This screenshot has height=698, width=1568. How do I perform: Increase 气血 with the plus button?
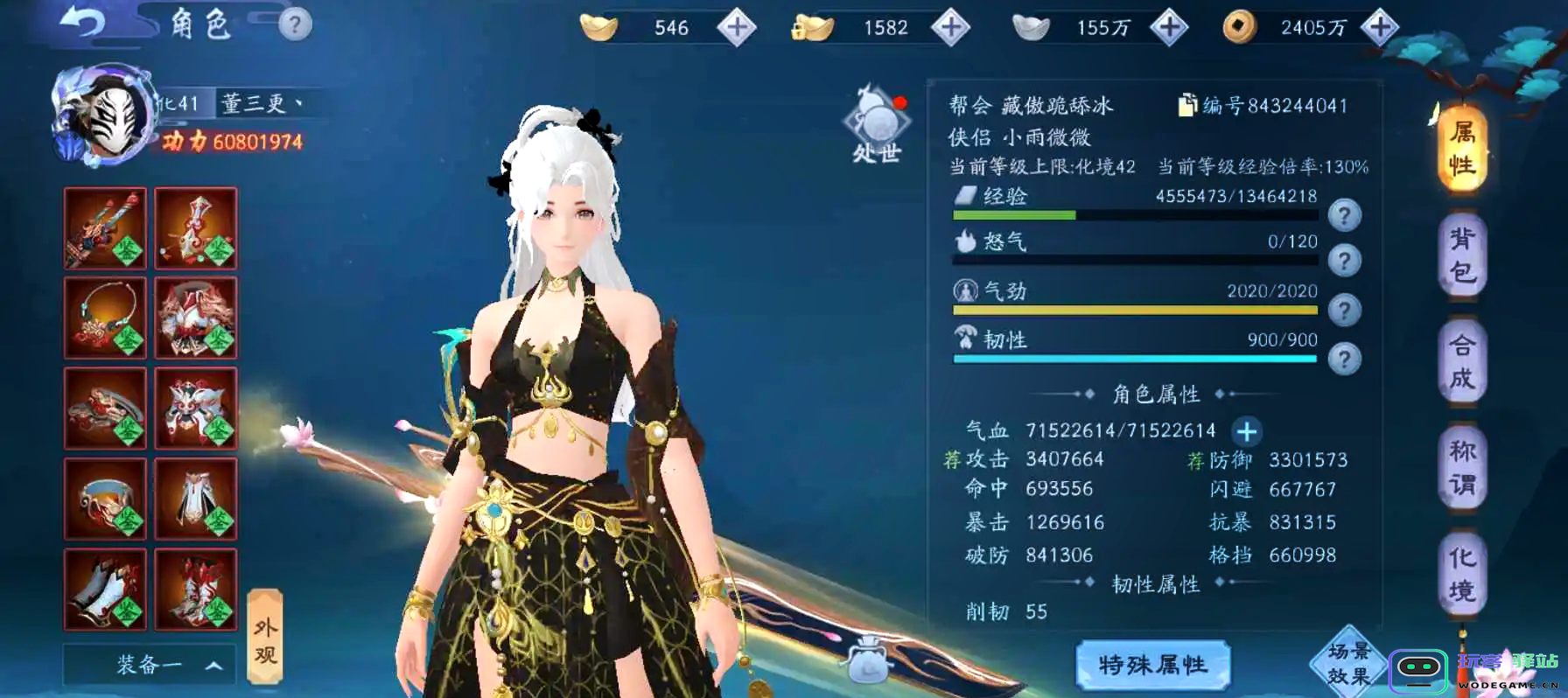pos(1248,431)
